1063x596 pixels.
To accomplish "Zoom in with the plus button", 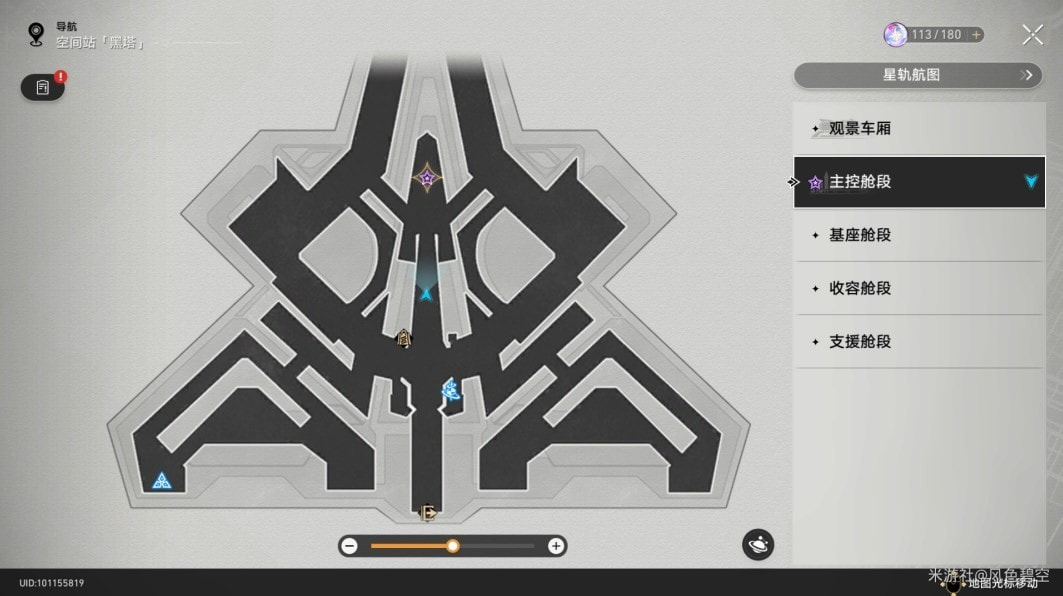I will coord(556,546).
